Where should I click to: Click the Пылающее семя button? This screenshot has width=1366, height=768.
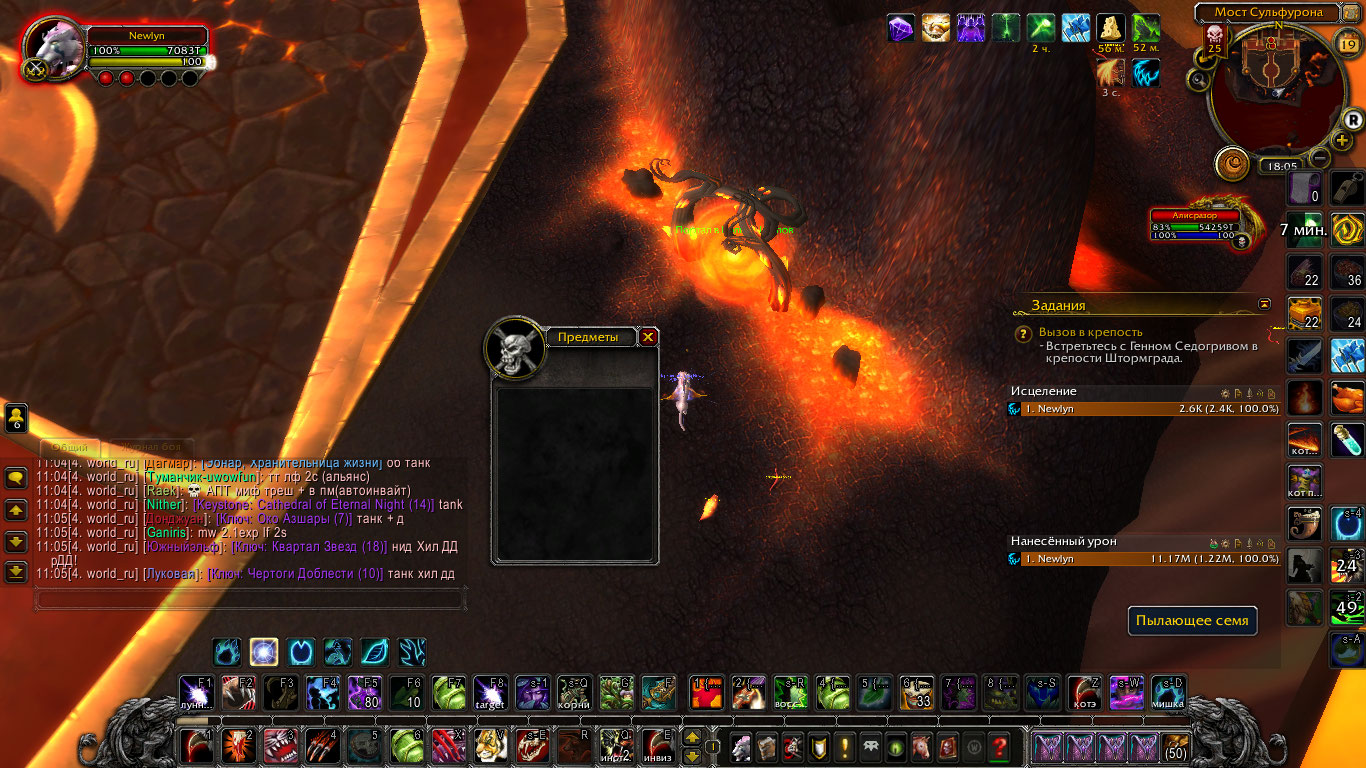(x=1192, y=620)
